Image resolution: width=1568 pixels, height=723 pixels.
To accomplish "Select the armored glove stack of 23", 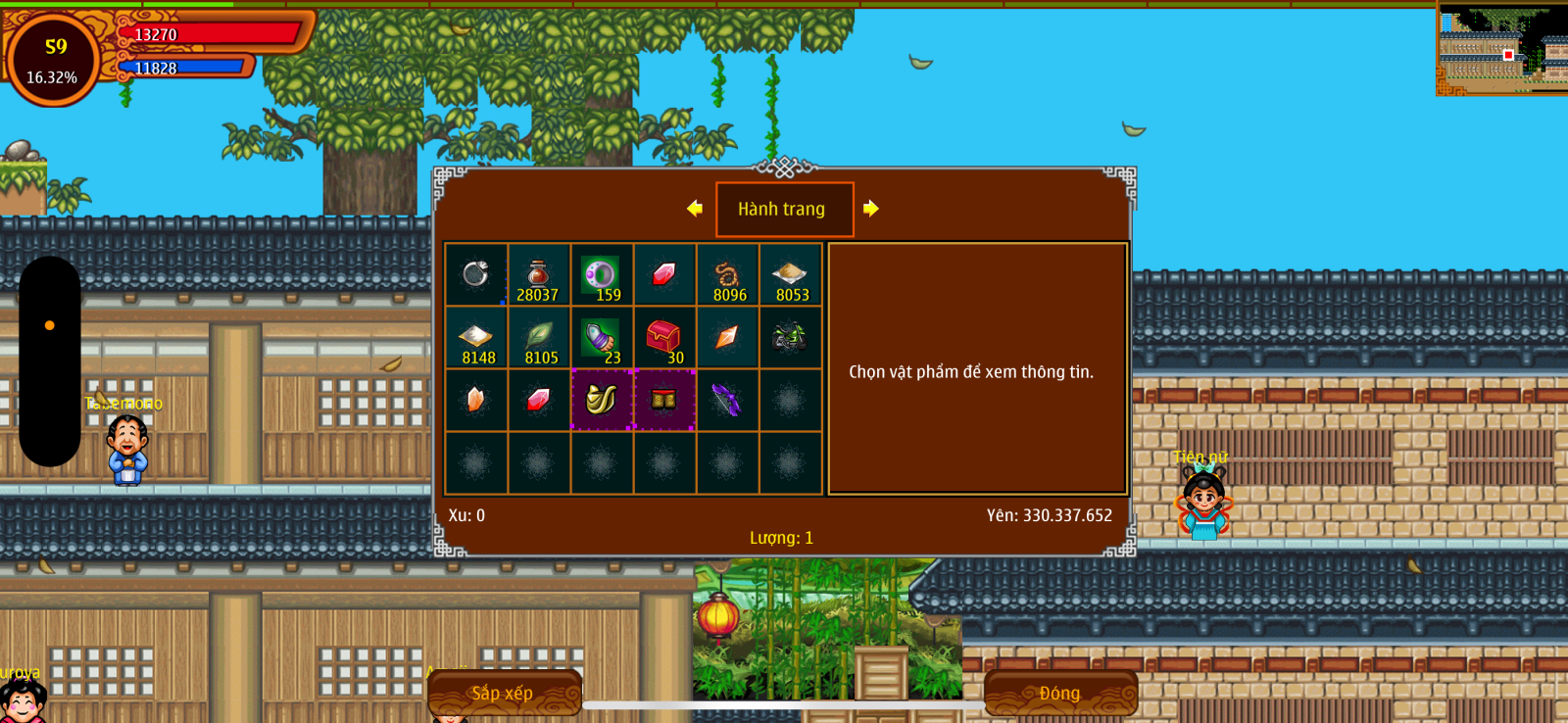I will pyautogui.click(x=601, y=339).
